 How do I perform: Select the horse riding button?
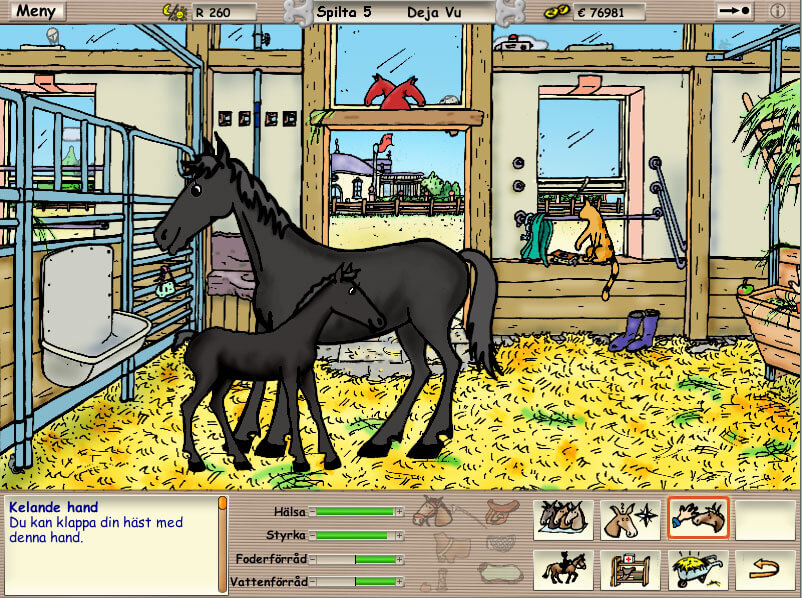tap(563, 570)
